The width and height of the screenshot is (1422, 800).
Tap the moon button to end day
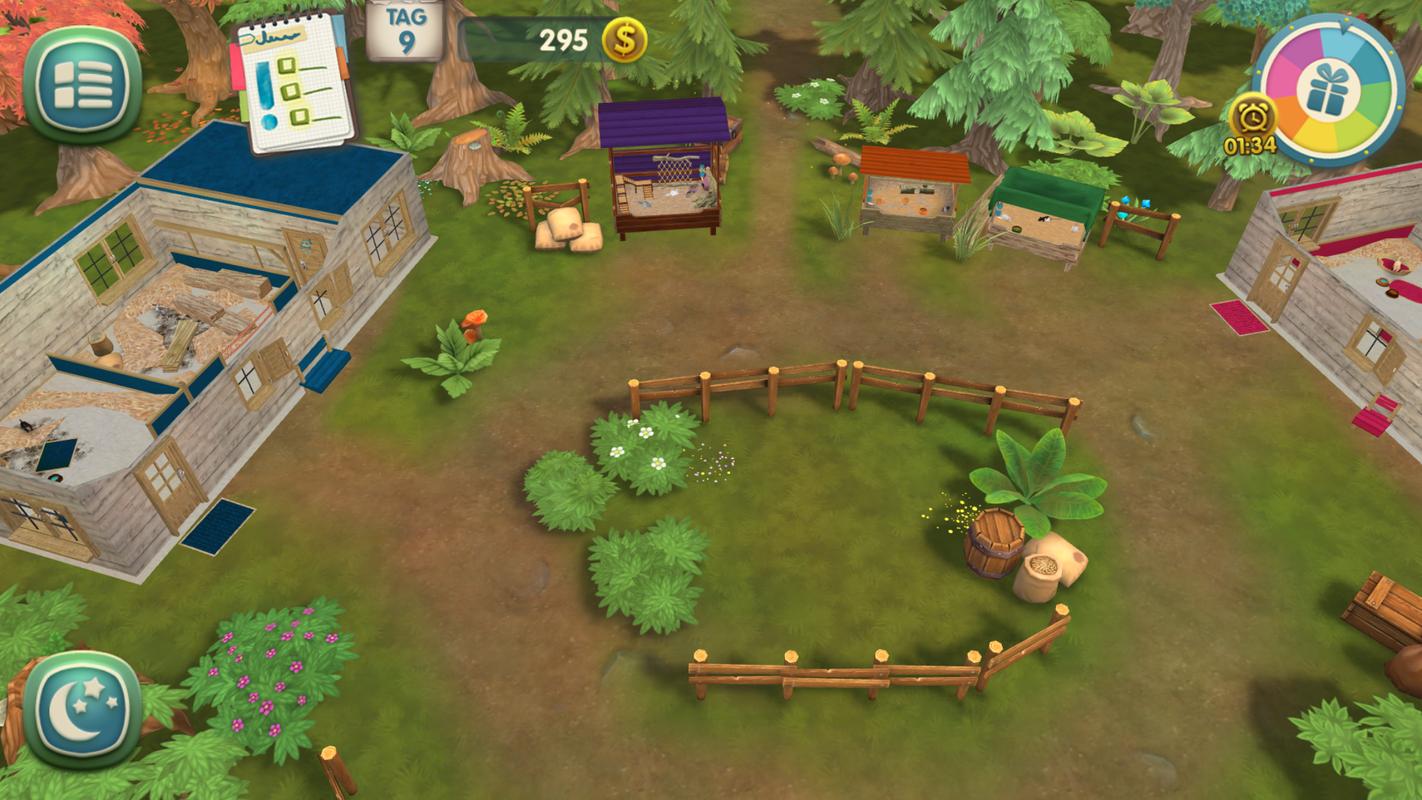(82, 708)
